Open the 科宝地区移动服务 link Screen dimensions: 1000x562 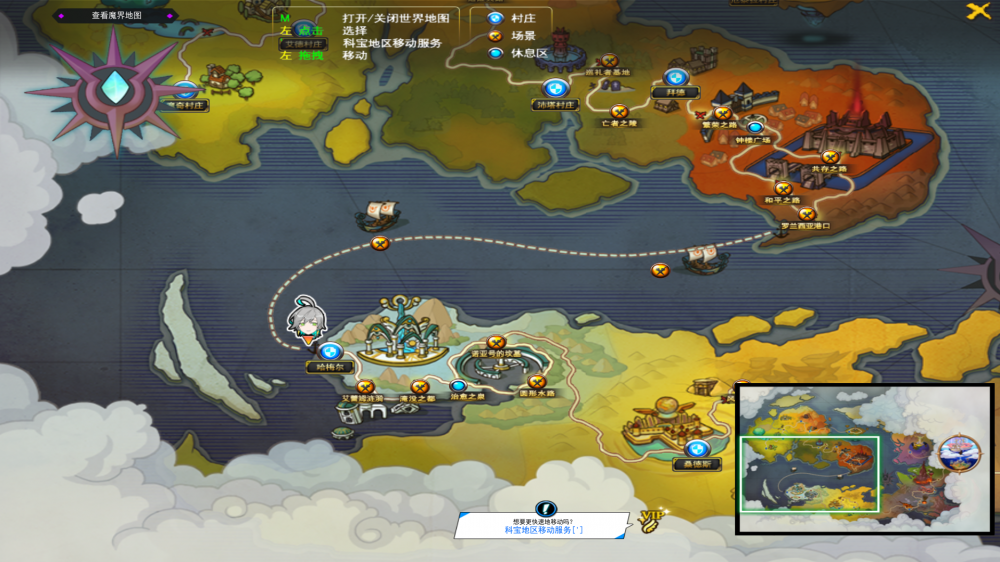coord(542,530)
